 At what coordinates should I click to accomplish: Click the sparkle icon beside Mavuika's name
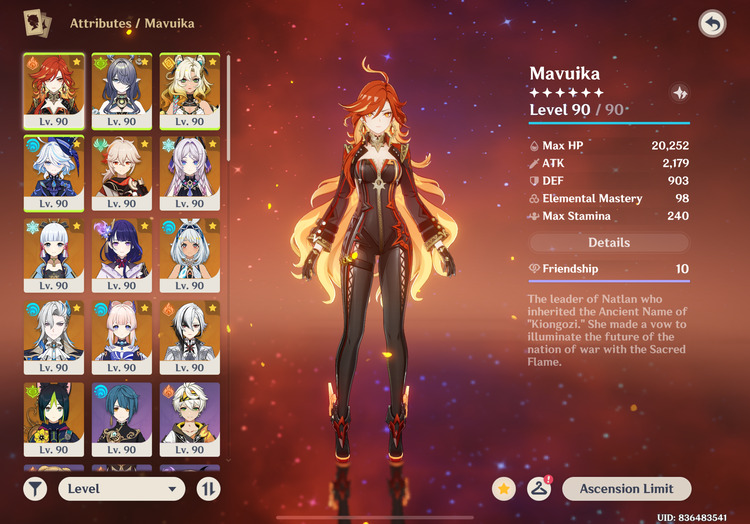coord(680,93)
